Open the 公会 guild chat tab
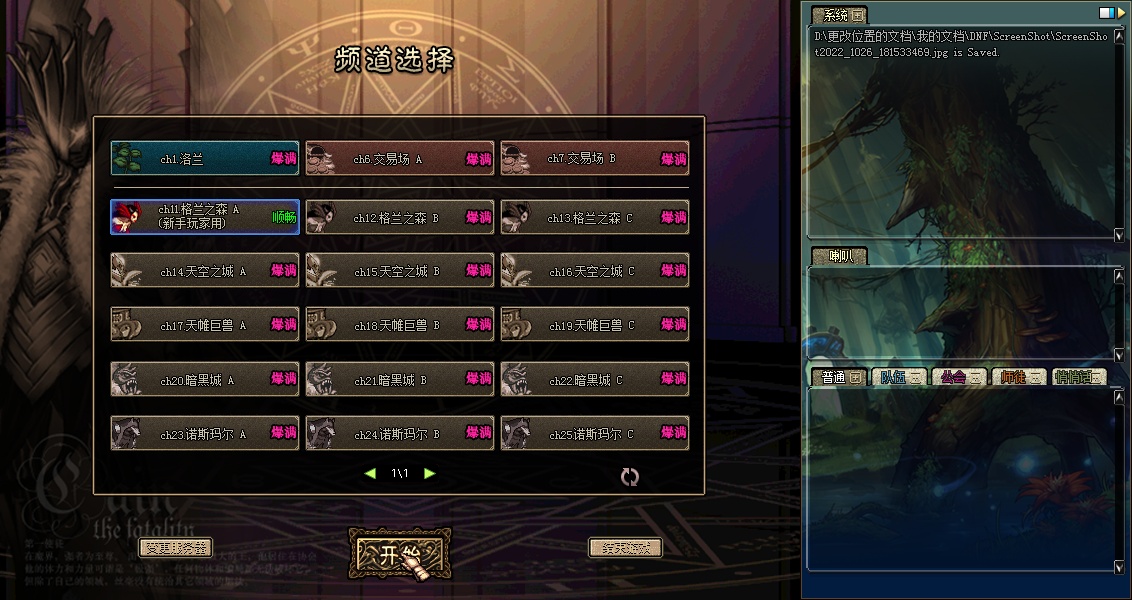Image resolution: width=1132 pixels, height=600 pixels. (x=956, y=377)
